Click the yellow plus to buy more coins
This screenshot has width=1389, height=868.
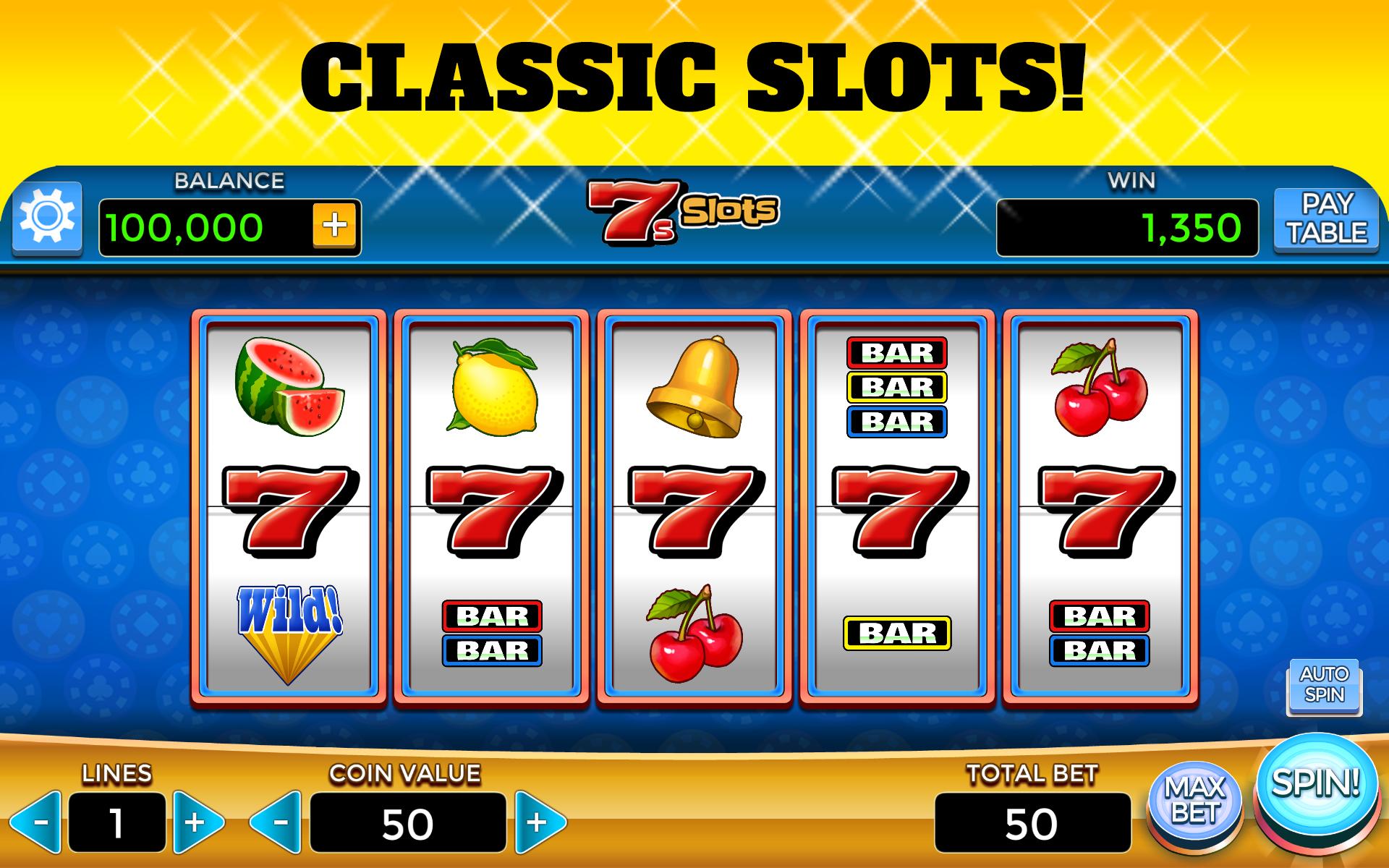pyautogui.click(x=334, y=226)
